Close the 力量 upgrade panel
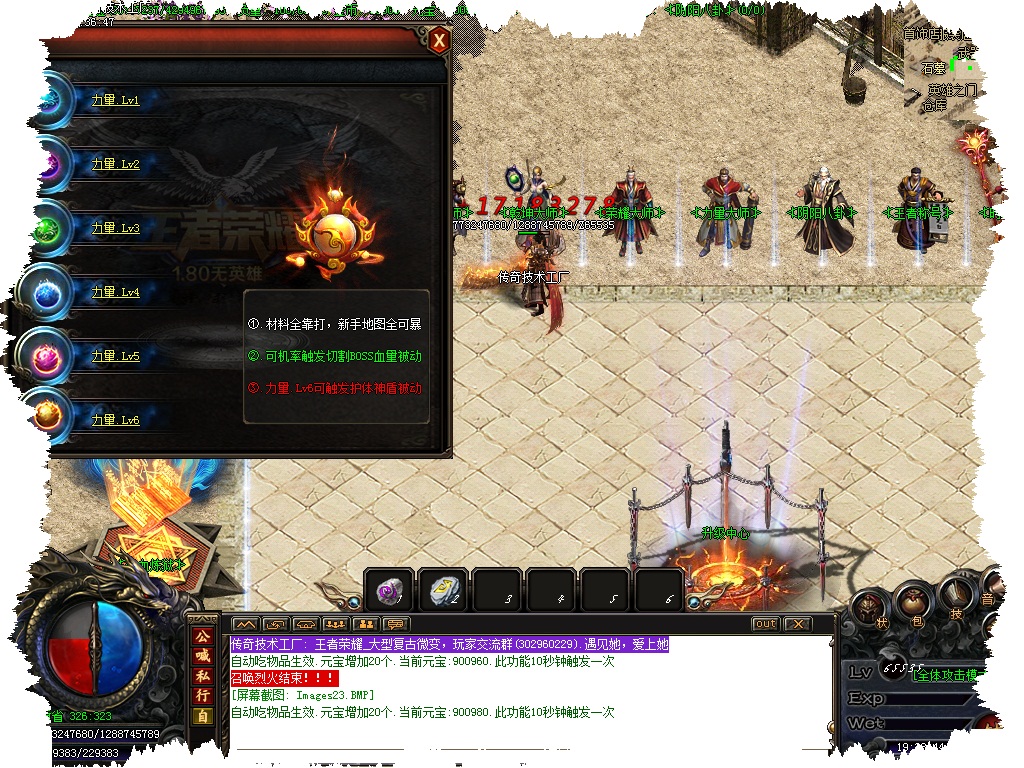 pyautogui.click(x=438, y=41)
